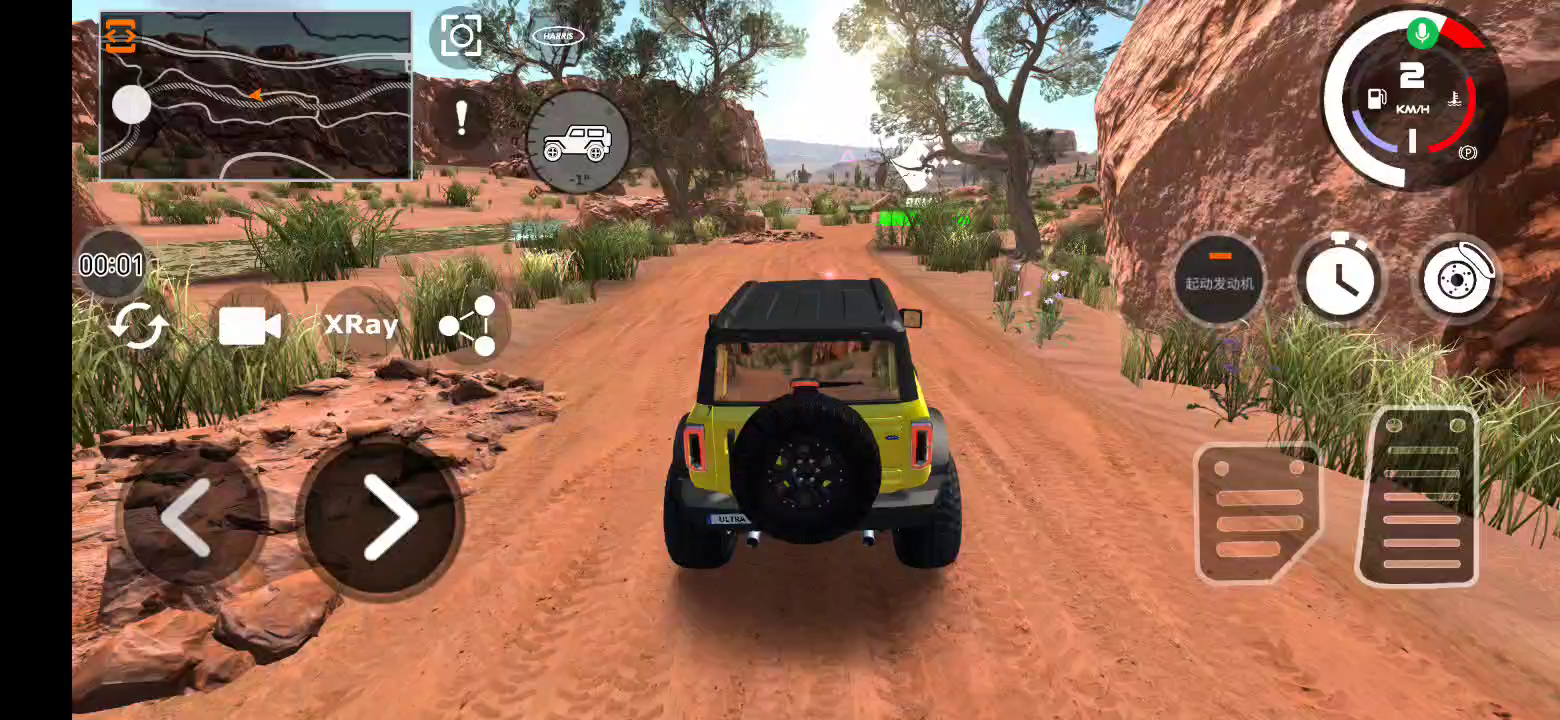Tap the vehicle tilt angle gauge
The width and height of the screenshot is (1560, 720).
(577, 142)
